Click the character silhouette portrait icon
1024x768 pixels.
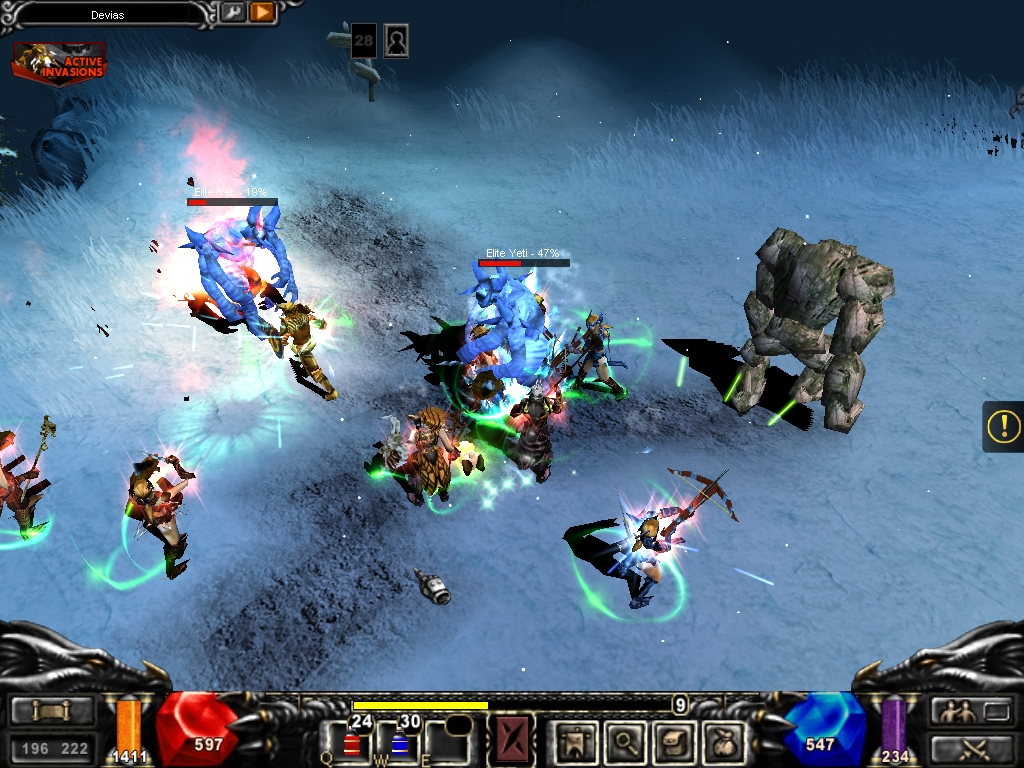[x=396, y=41]
